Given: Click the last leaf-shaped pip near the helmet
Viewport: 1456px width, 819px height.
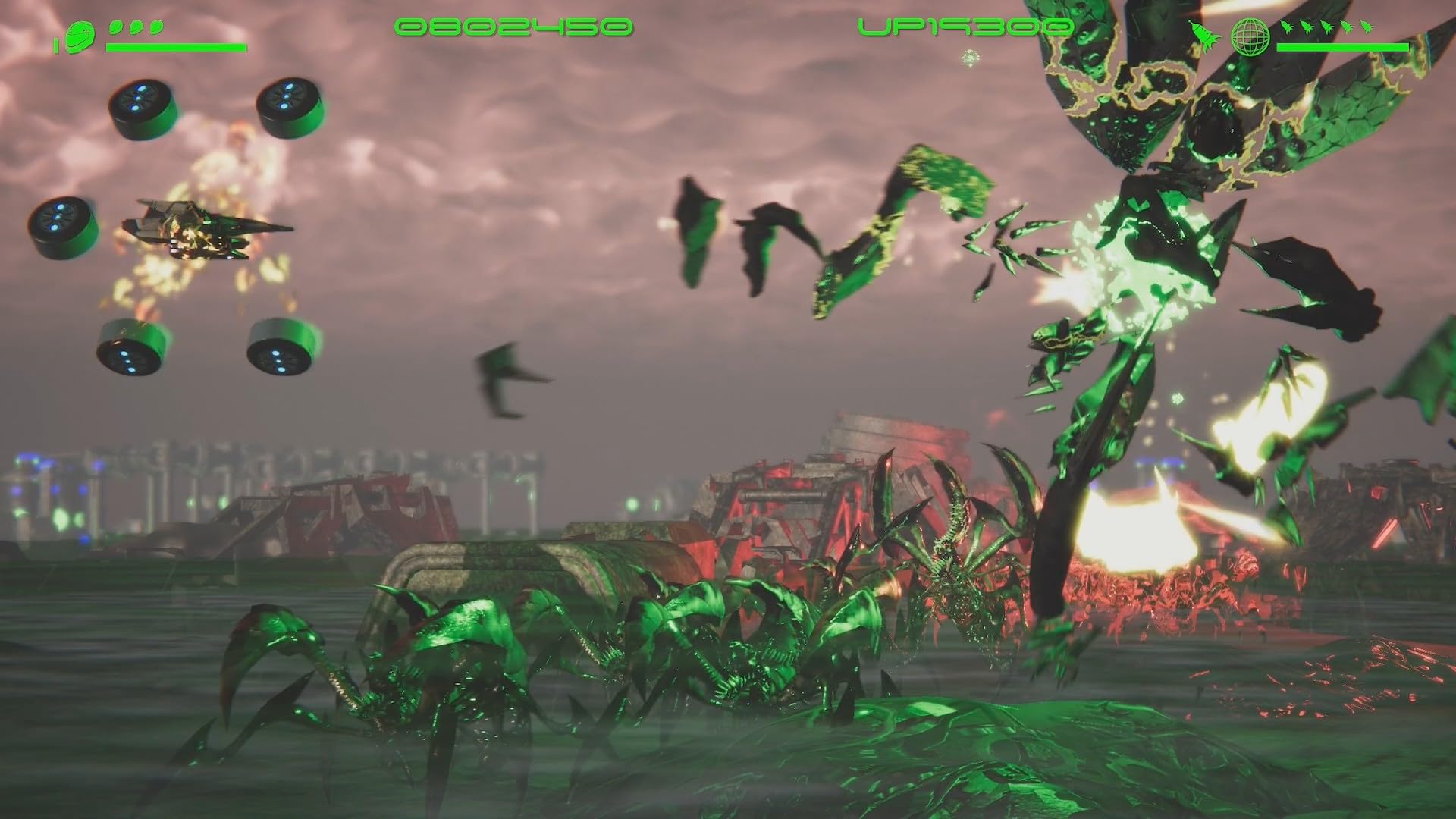Looking at the screenshot, I should 156,26.
